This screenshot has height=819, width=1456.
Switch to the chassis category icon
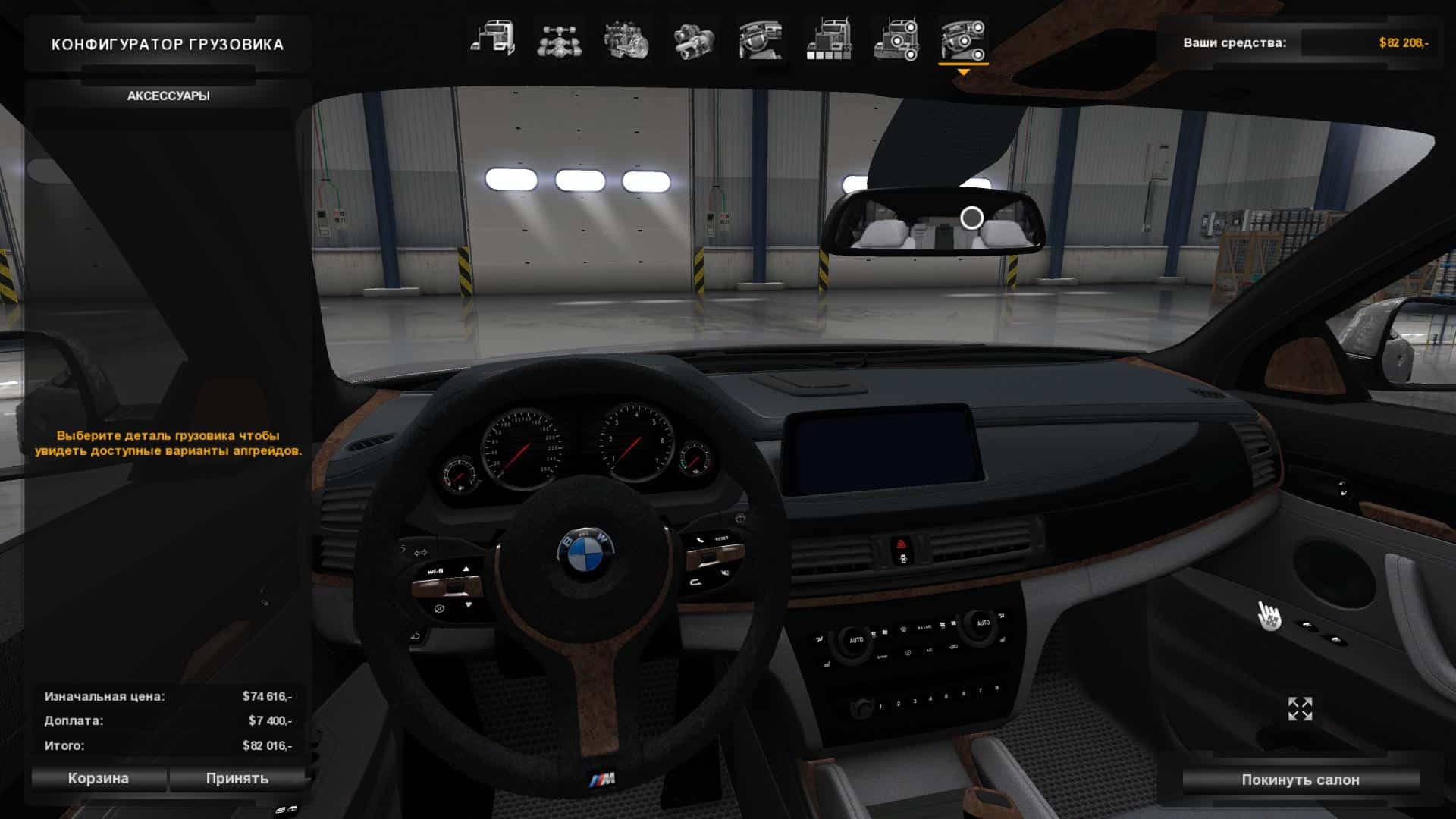click(x=559, y=39)
